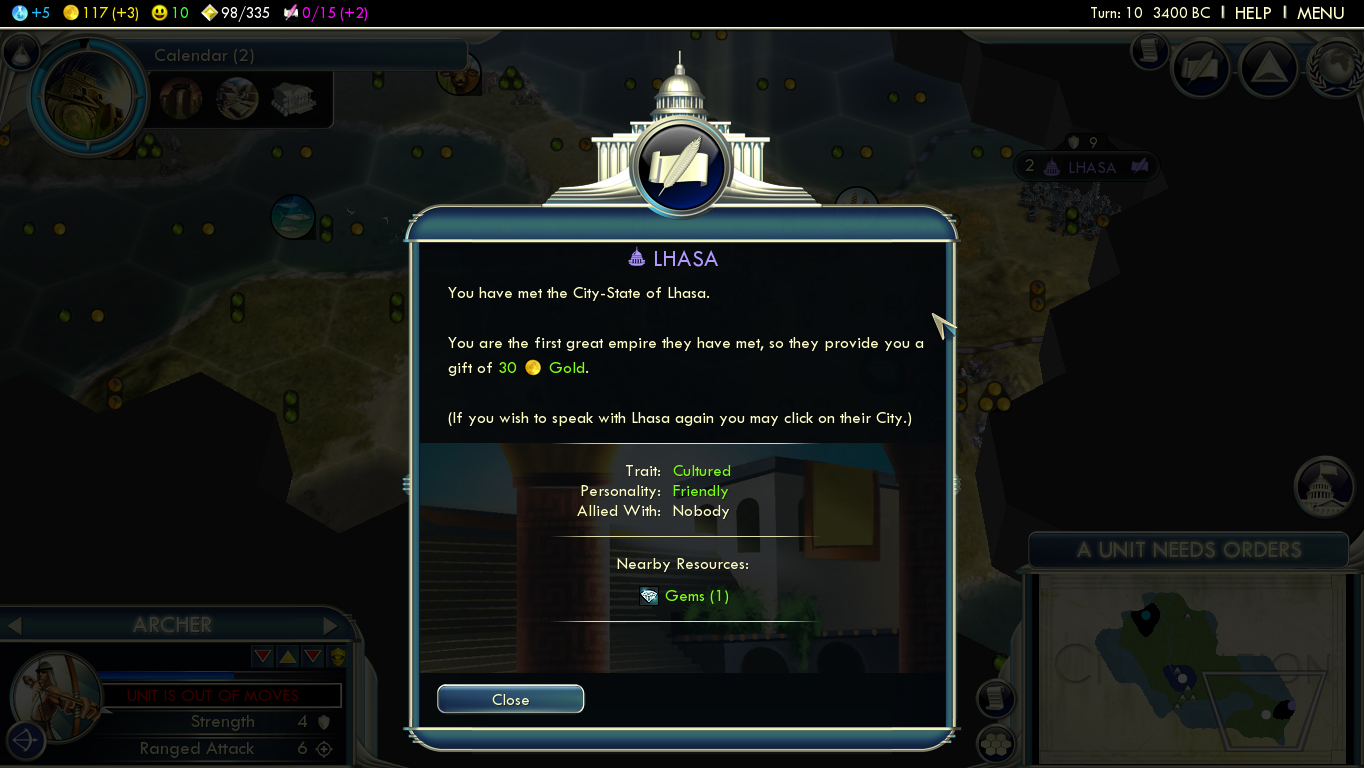Click the gold treasury amount in top bar
This screenshot has height=769, width=1365.
tap(100, 13)
